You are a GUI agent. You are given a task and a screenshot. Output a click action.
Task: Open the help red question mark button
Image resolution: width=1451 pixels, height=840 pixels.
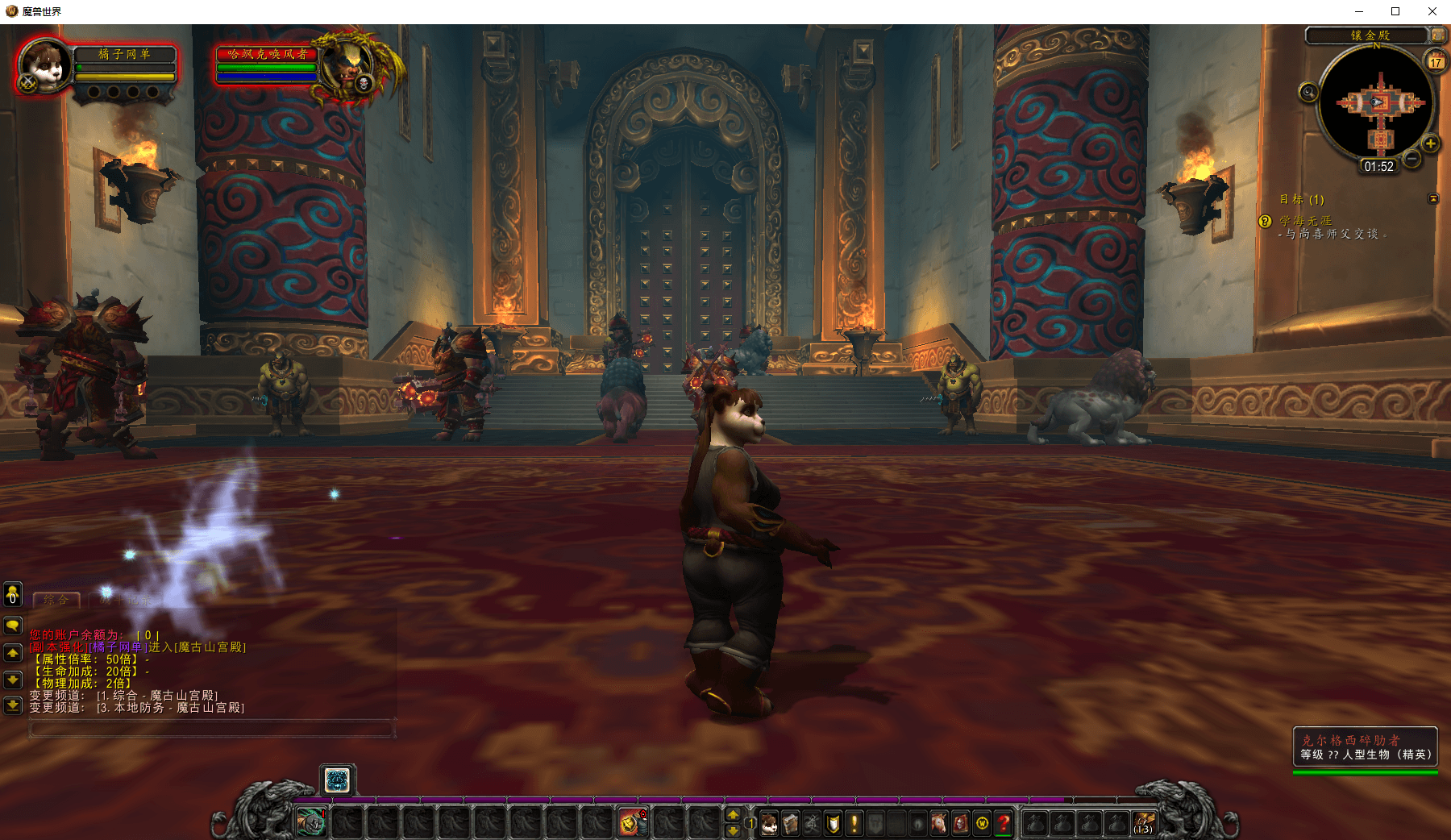1004,823
